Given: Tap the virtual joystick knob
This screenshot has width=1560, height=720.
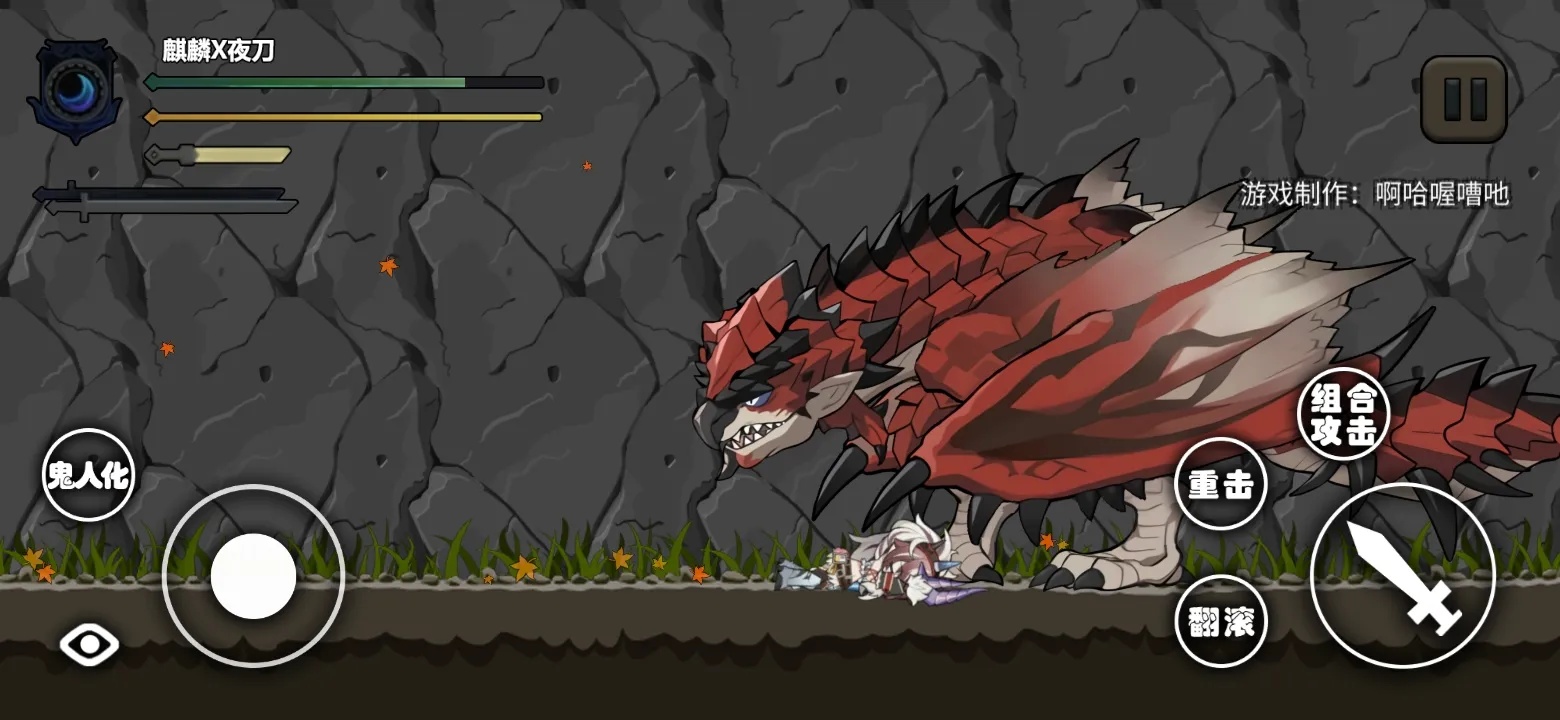Looking at the screenshot, I should click(253, 576).
